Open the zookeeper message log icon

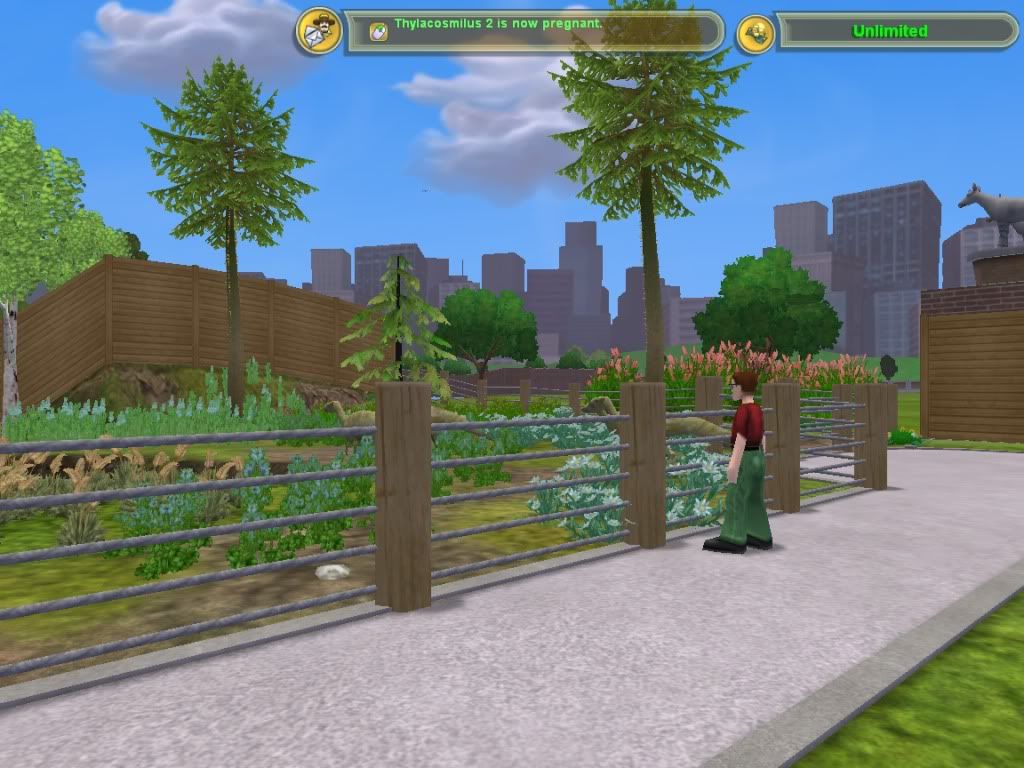tap(318, 32)
